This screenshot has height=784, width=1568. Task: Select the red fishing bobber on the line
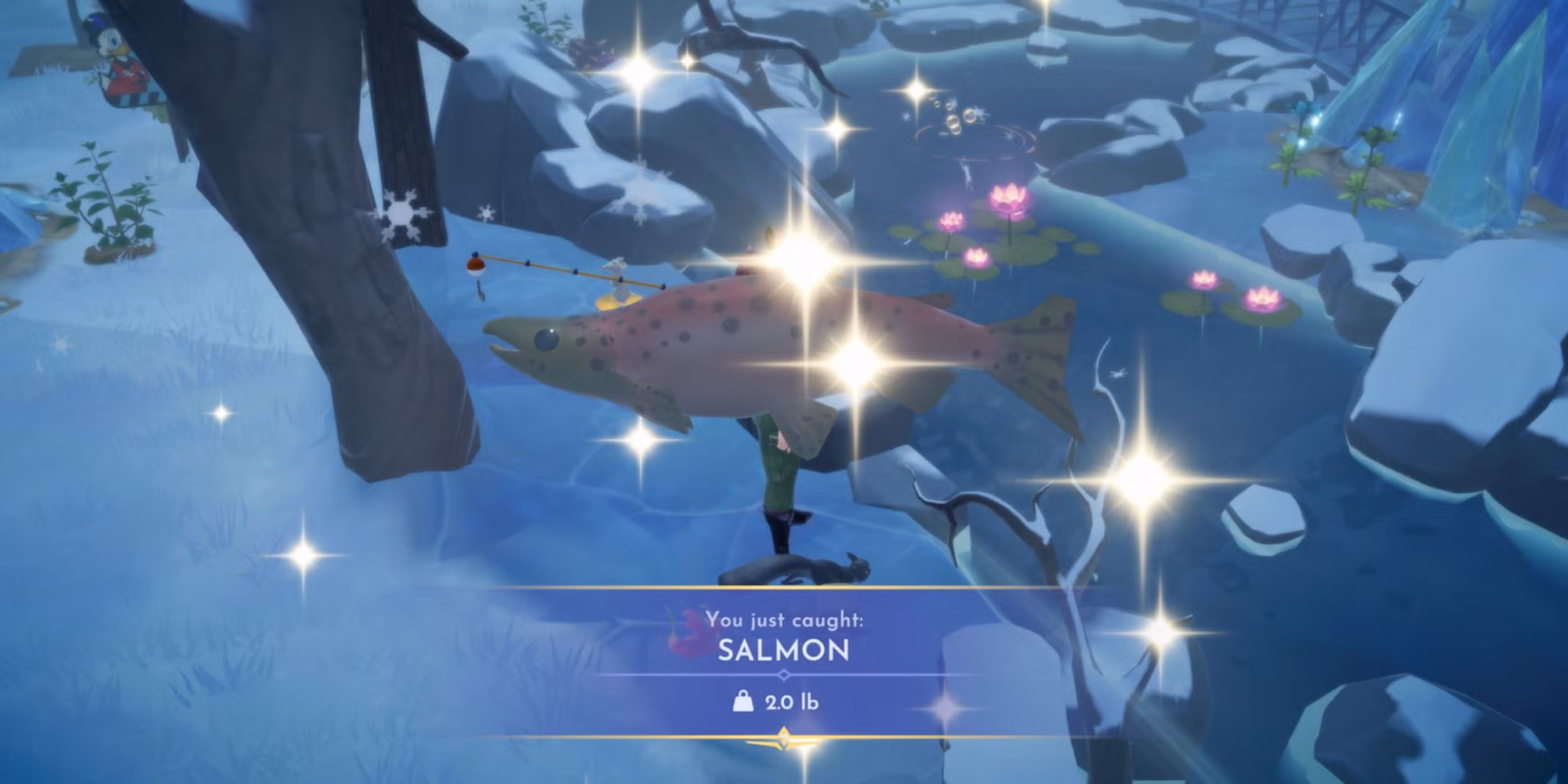475,267
